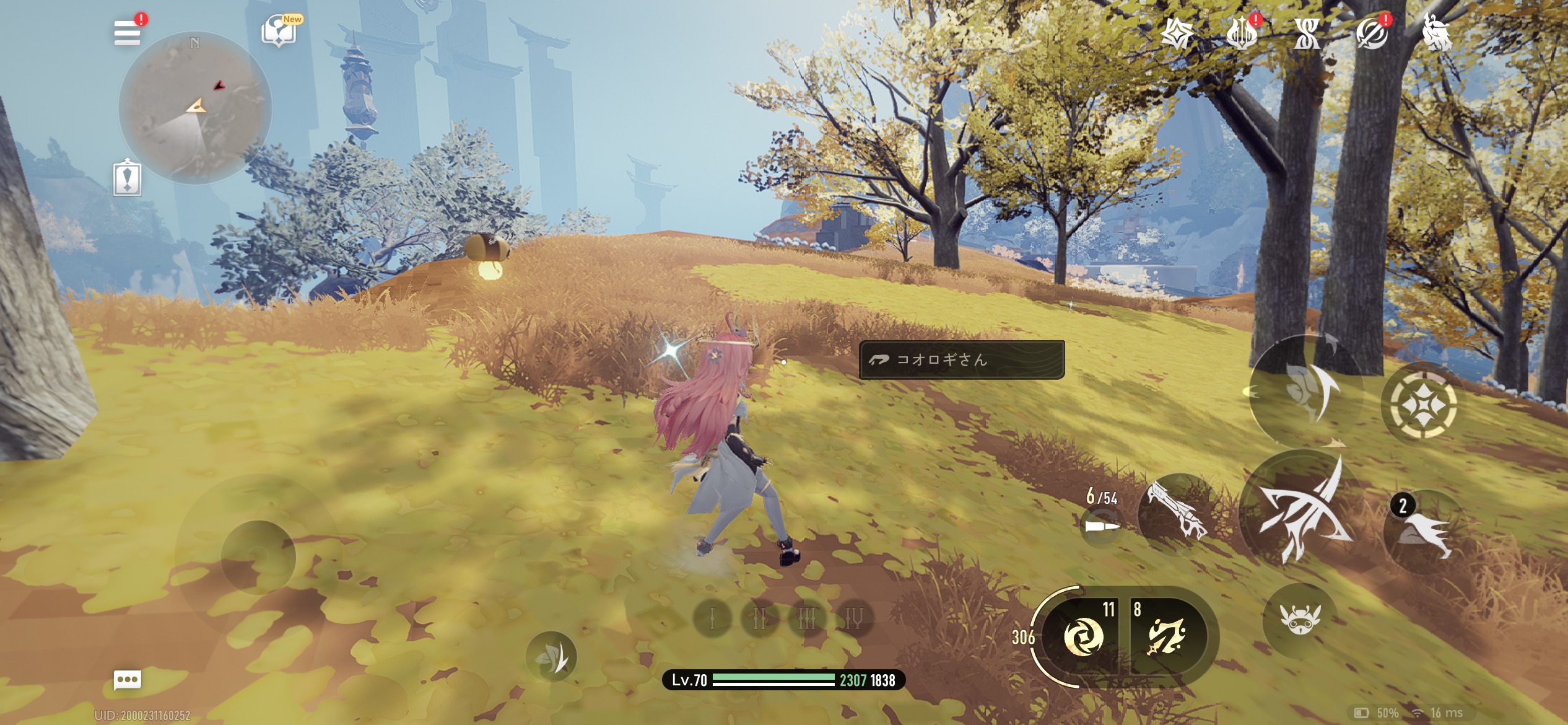Open the chat speech bubble
The image size is (1568, 725).
128,680
